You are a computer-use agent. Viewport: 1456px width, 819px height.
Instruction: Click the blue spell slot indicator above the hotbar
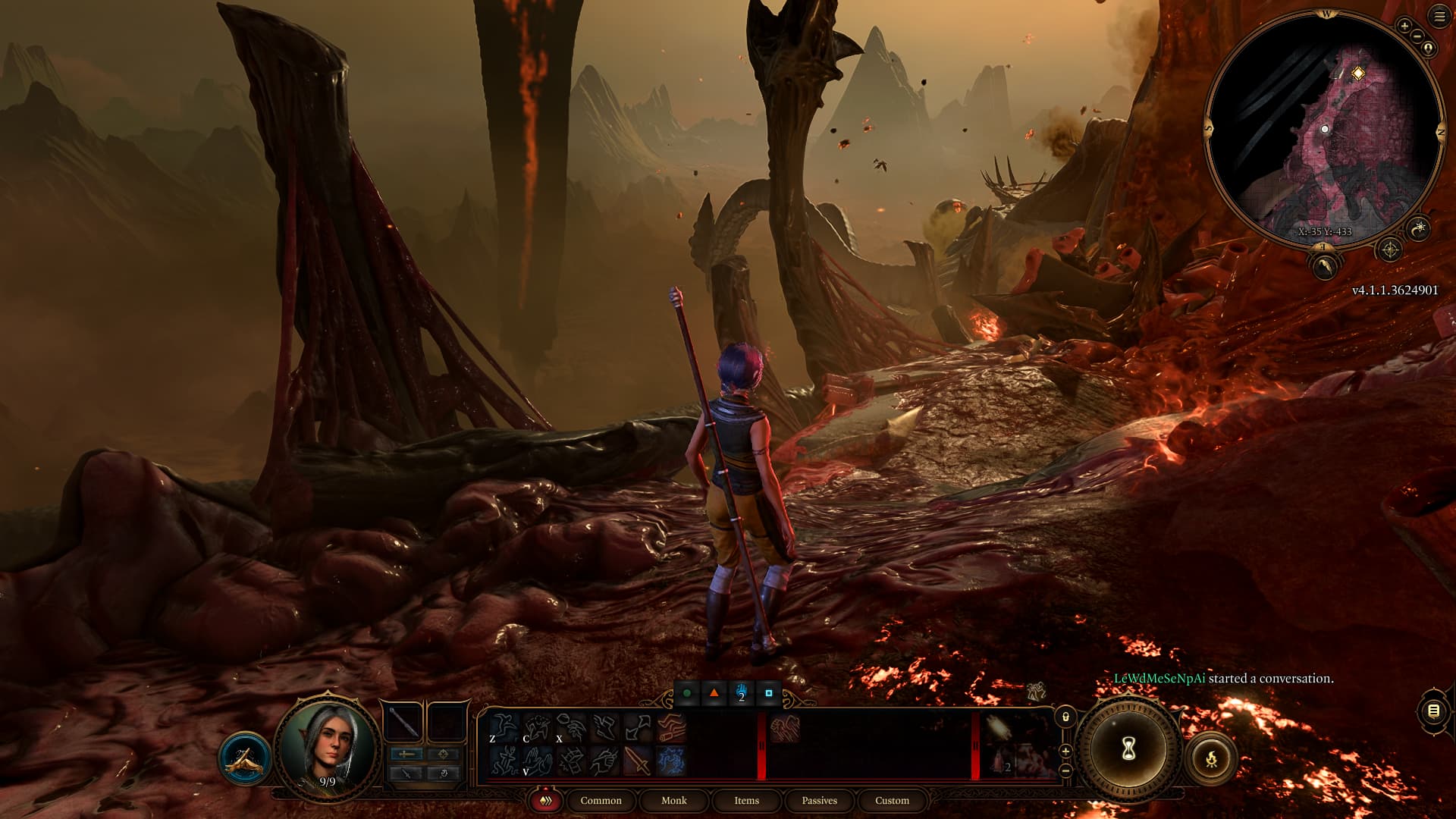point(741,692)
